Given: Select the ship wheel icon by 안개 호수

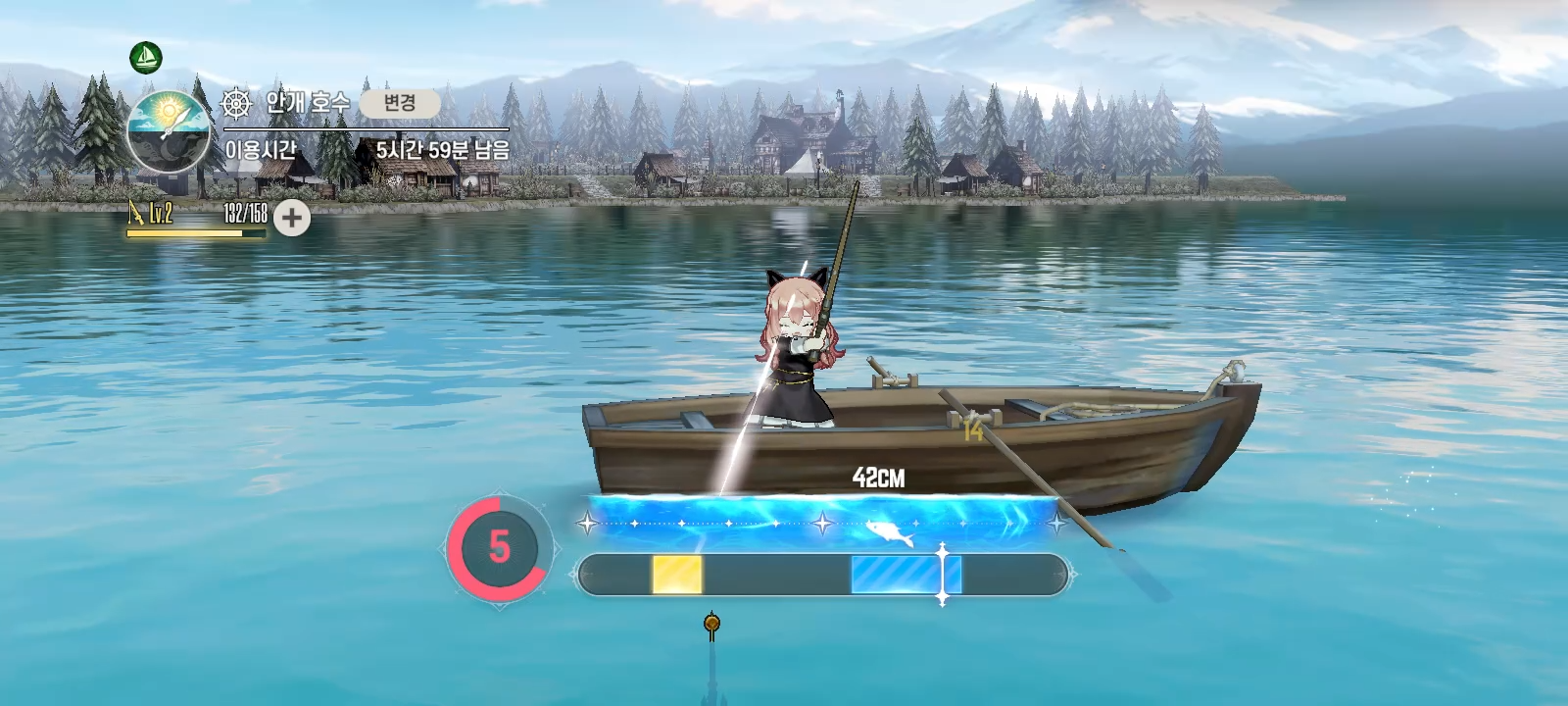Looking at the screenshot, I should [237, 103].
